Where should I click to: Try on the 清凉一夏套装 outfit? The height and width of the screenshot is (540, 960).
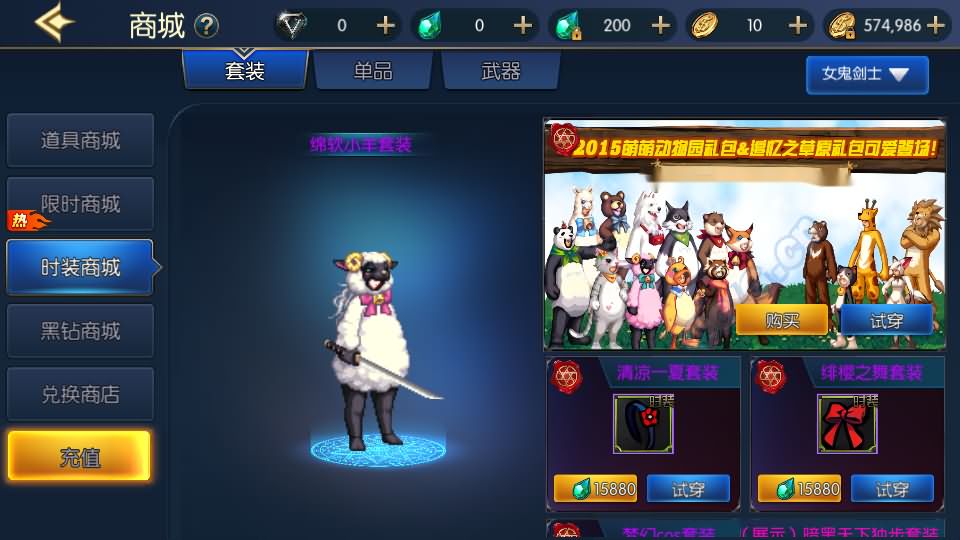pyautogui.click(x=688, y=489)
